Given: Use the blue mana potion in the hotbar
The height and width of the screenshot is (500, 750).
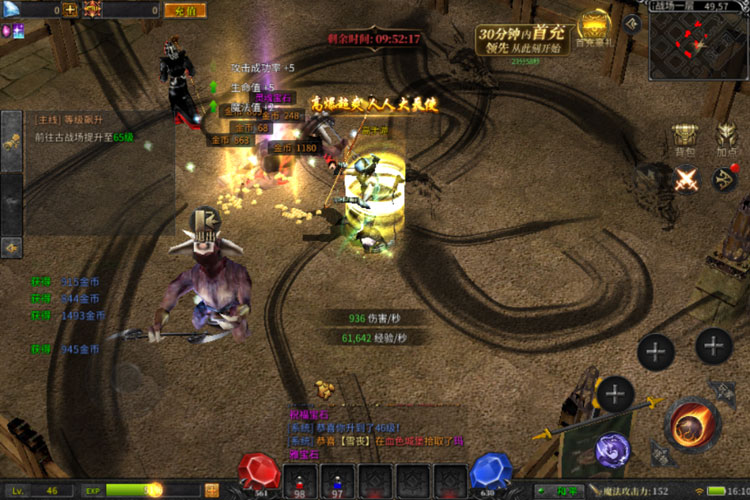Looking at the screenshot, I should 337,479.
